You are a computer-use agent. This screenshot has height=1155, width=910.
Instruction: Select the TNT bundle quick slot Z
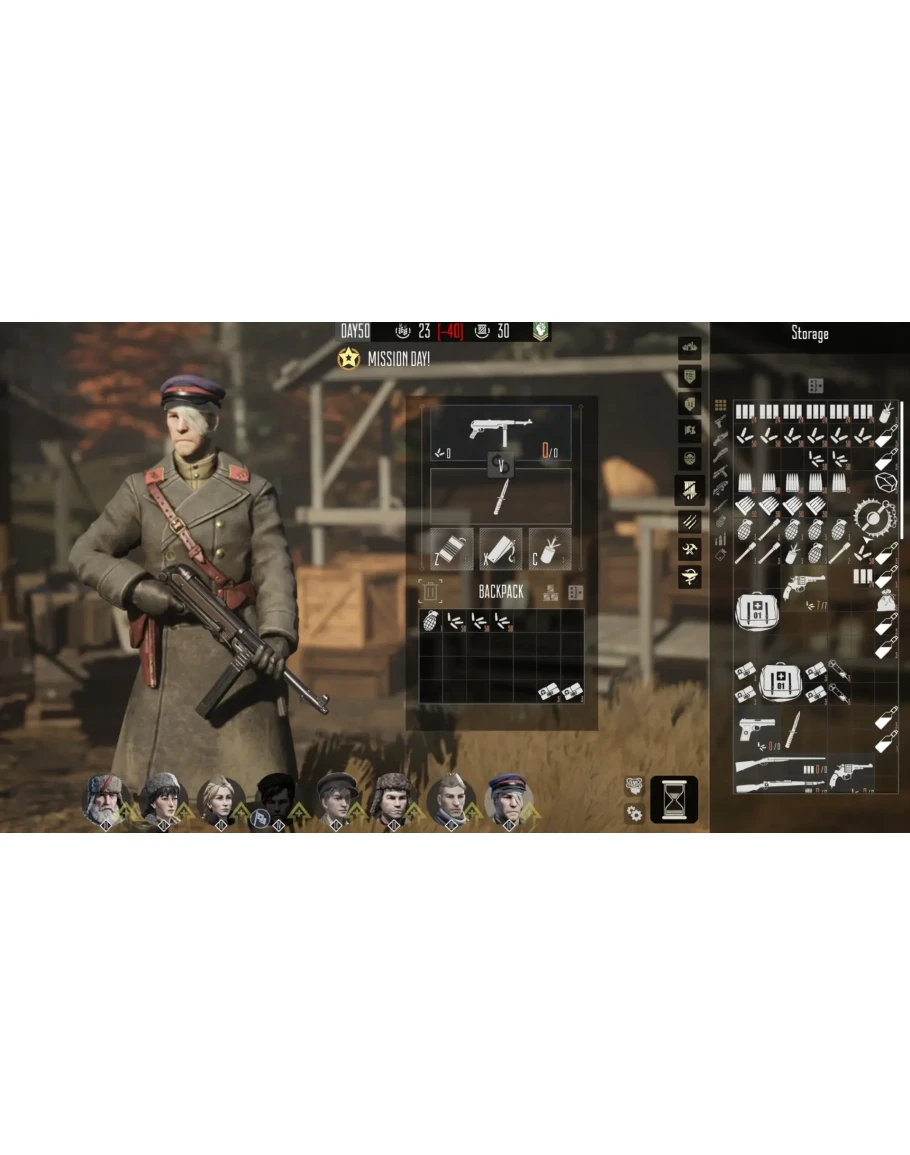[452, 549]
